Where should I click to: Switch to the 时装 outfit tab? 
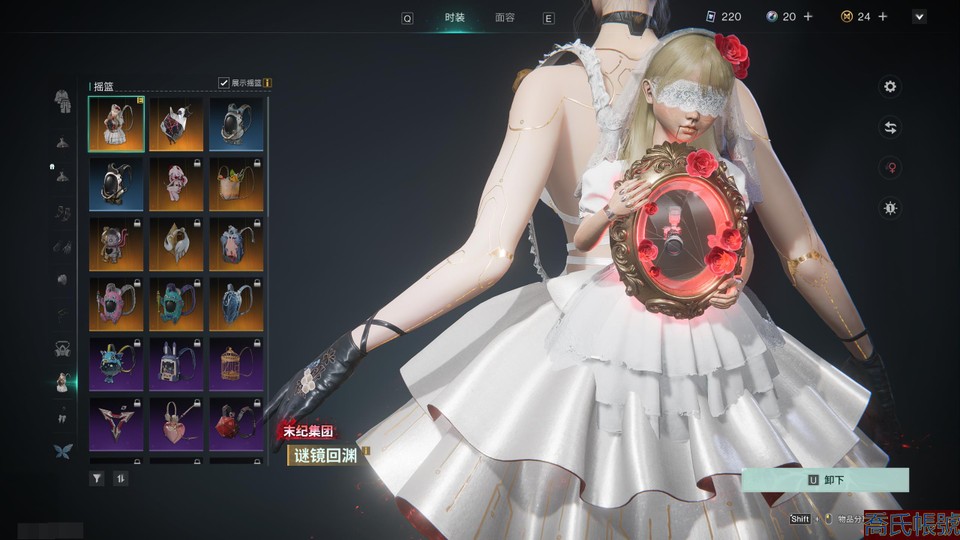click(455, 17)
